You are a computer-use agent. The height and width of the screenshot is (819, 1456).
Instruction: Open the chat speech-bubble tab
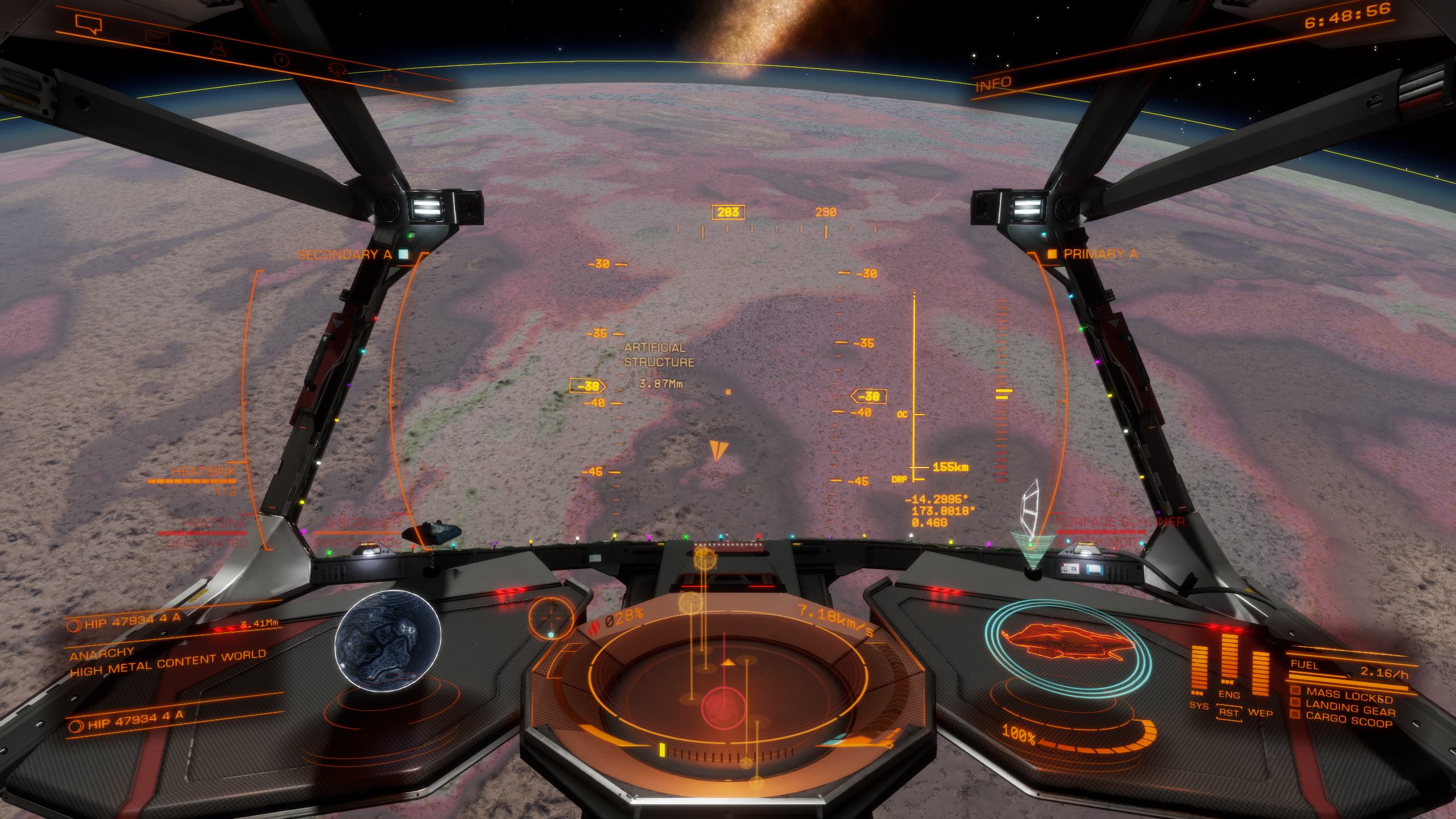tap(88, 24)
